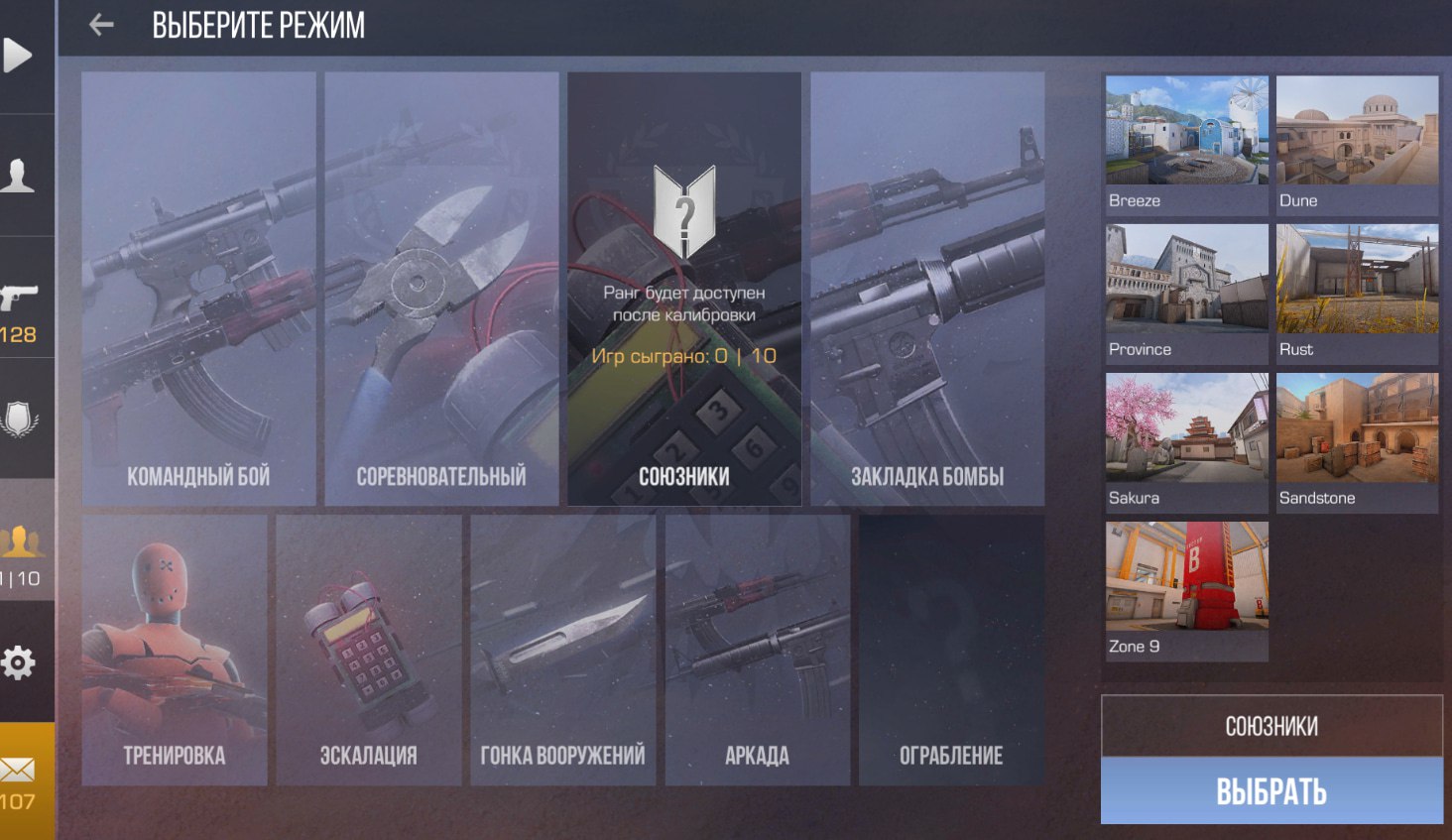Select the Гонка вооружений mode
The image size is (1452, 840).
click(x=563, y=651)
